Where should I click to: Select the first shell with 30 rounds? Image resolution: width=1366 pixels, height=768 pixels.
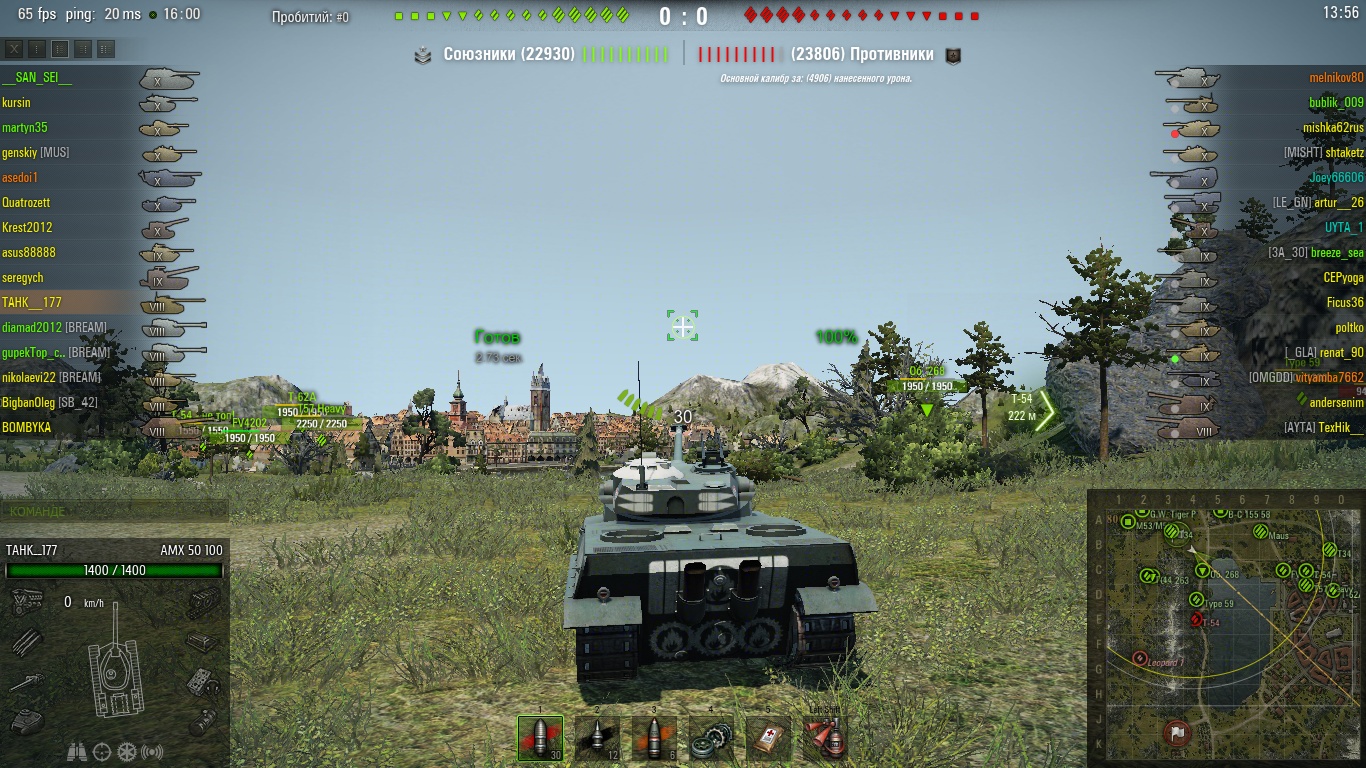click(540, 740)
